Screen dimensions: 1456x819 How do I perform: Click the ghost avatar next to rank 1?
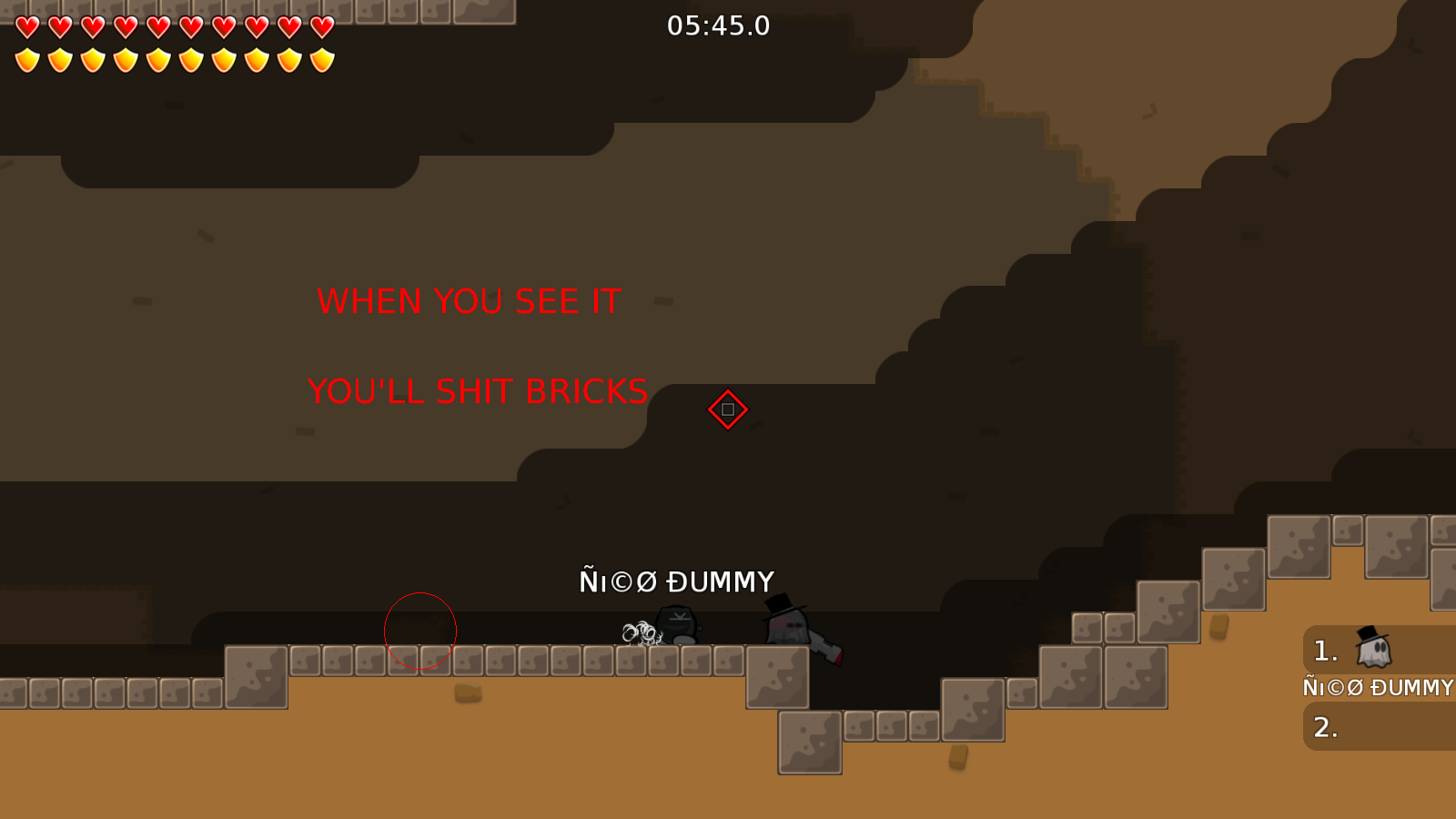point(1374,647)
